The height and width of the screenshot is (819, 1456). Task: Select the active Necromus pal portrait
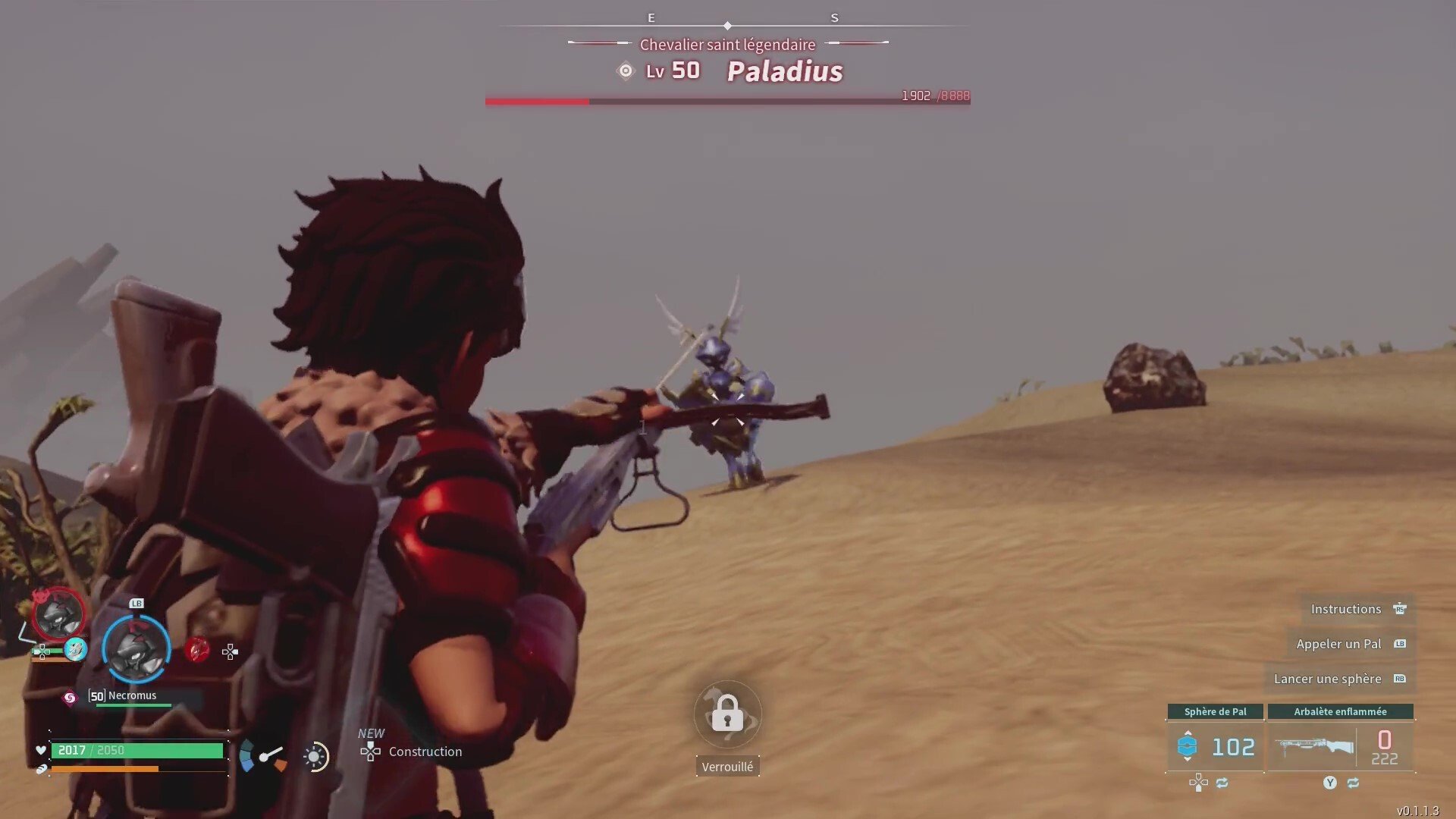[x=136, y=649]
